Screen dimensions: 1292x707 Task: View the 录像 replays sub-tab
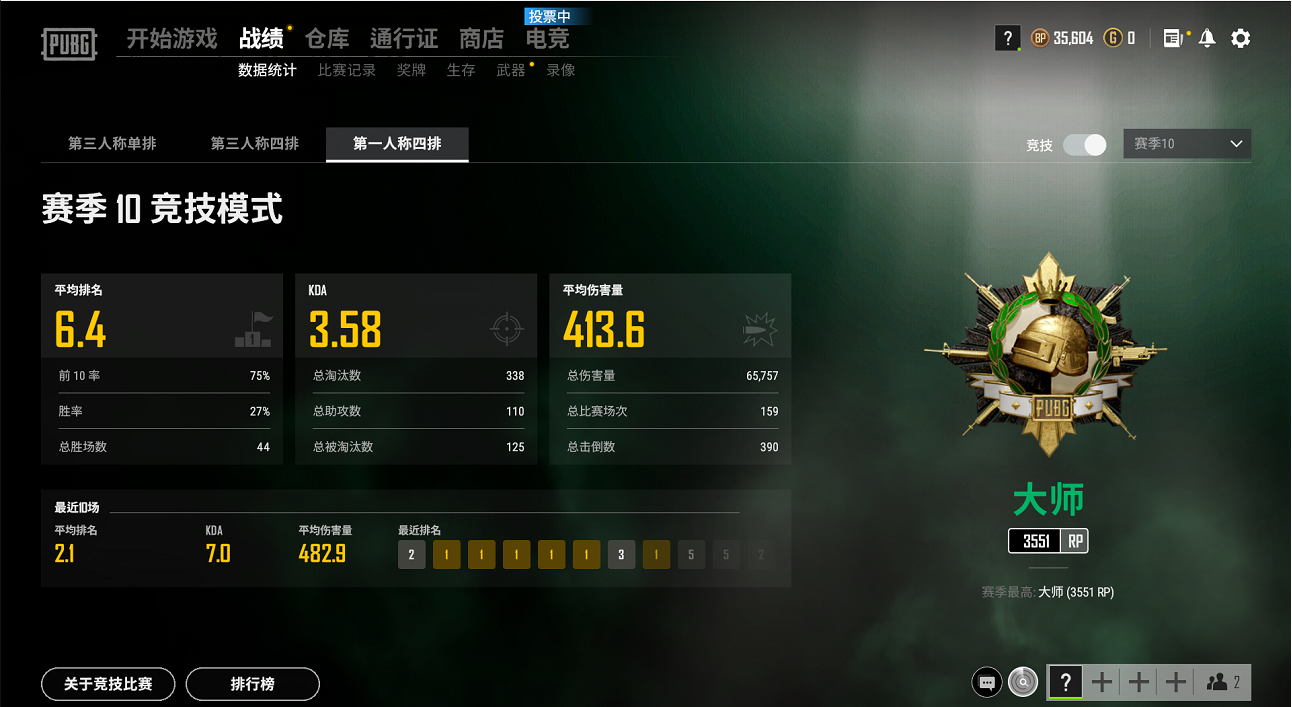pos(561,70)
